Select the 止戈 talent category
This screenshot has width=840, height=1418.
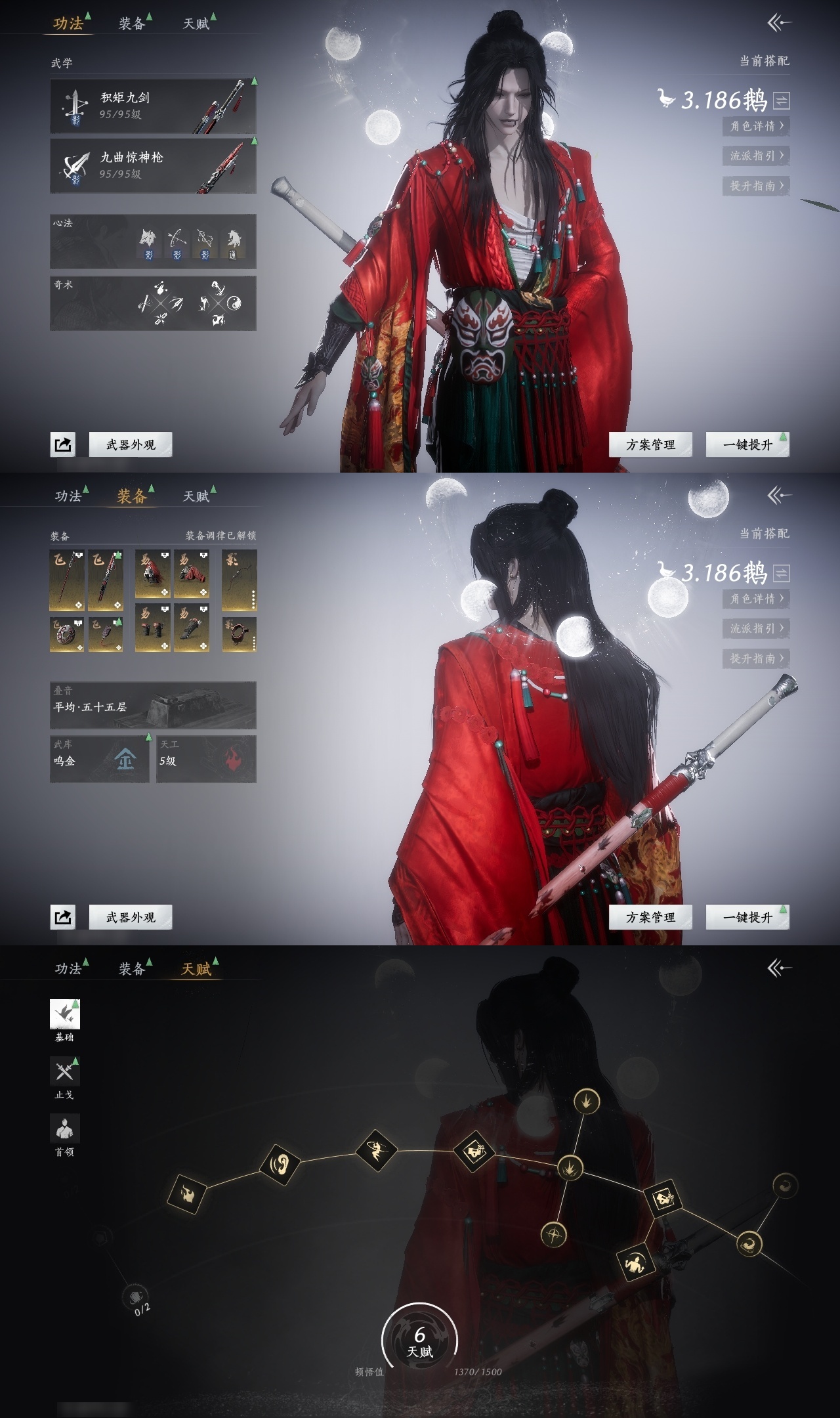(64, 1072)
